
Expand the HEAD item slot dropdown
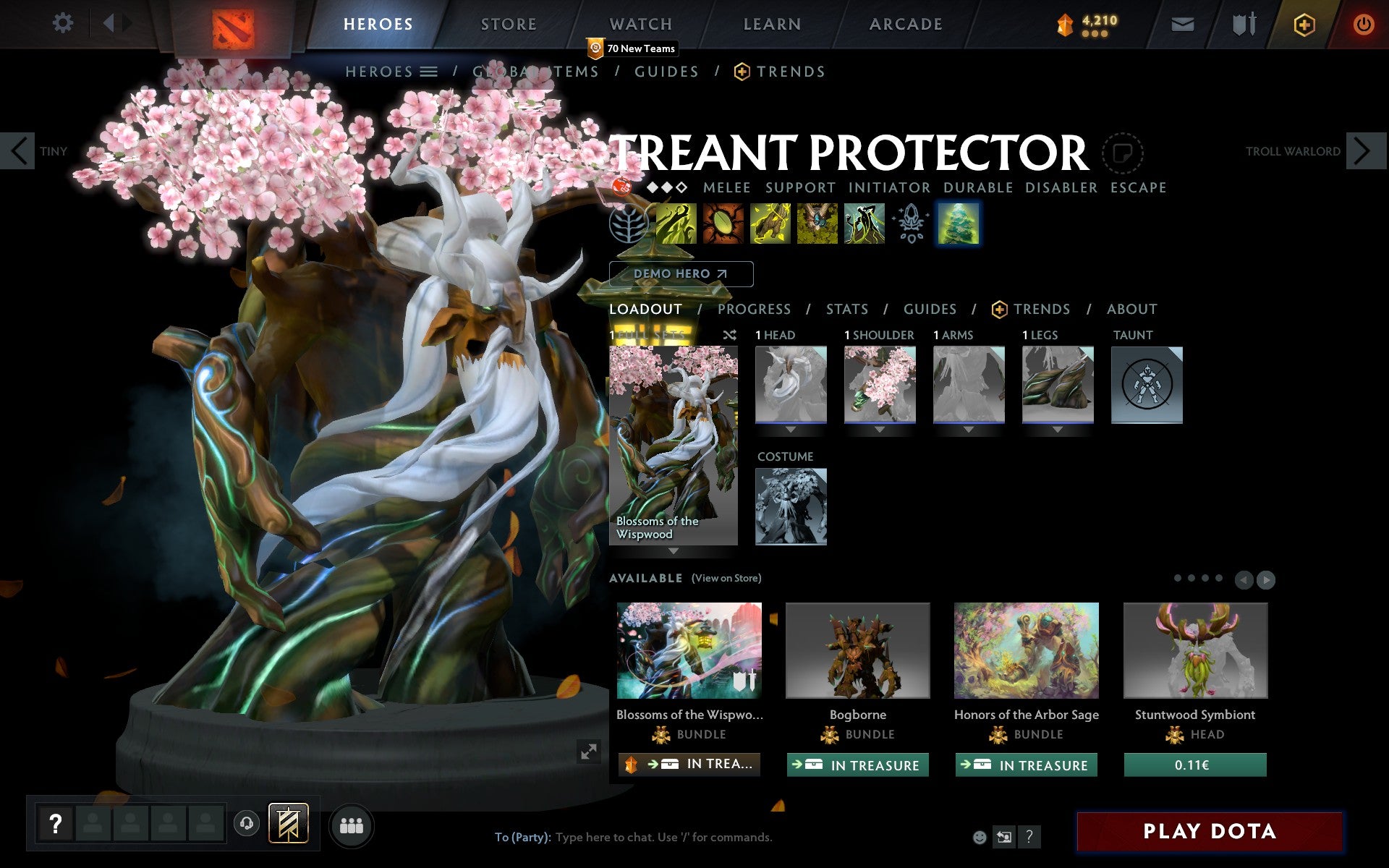pos(790,428)
